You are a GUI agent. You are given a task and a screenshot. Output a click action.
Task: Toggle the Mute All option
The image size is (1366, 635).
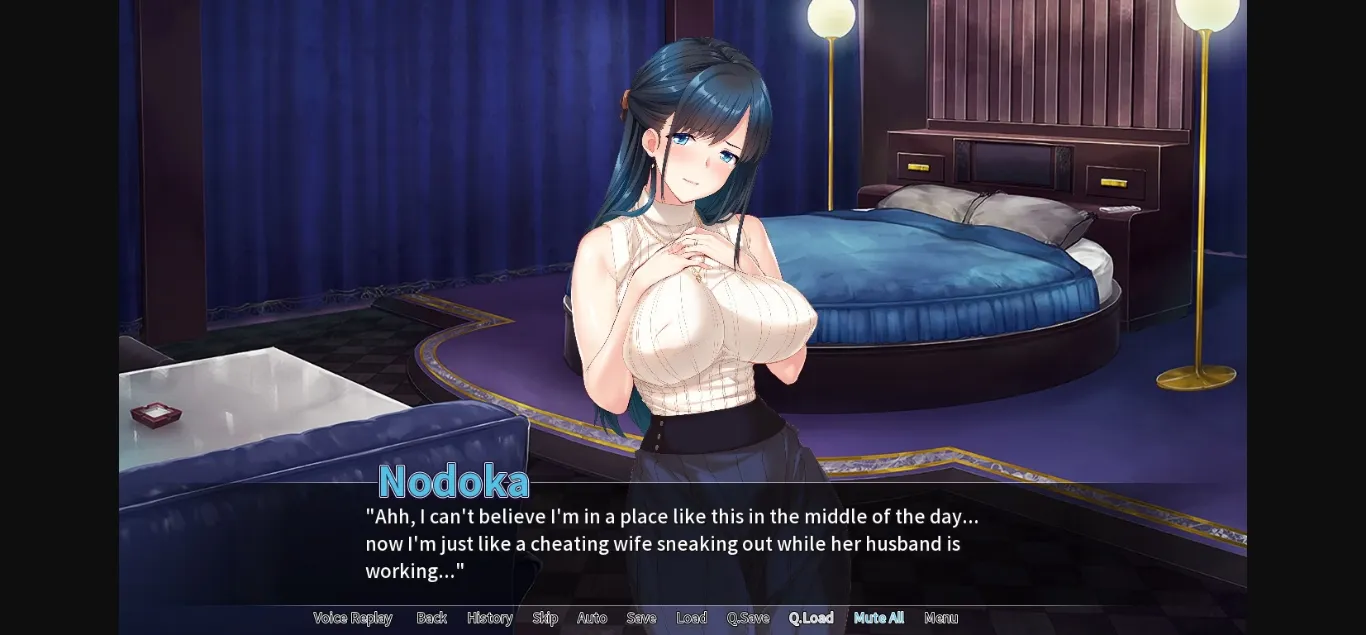878,618
